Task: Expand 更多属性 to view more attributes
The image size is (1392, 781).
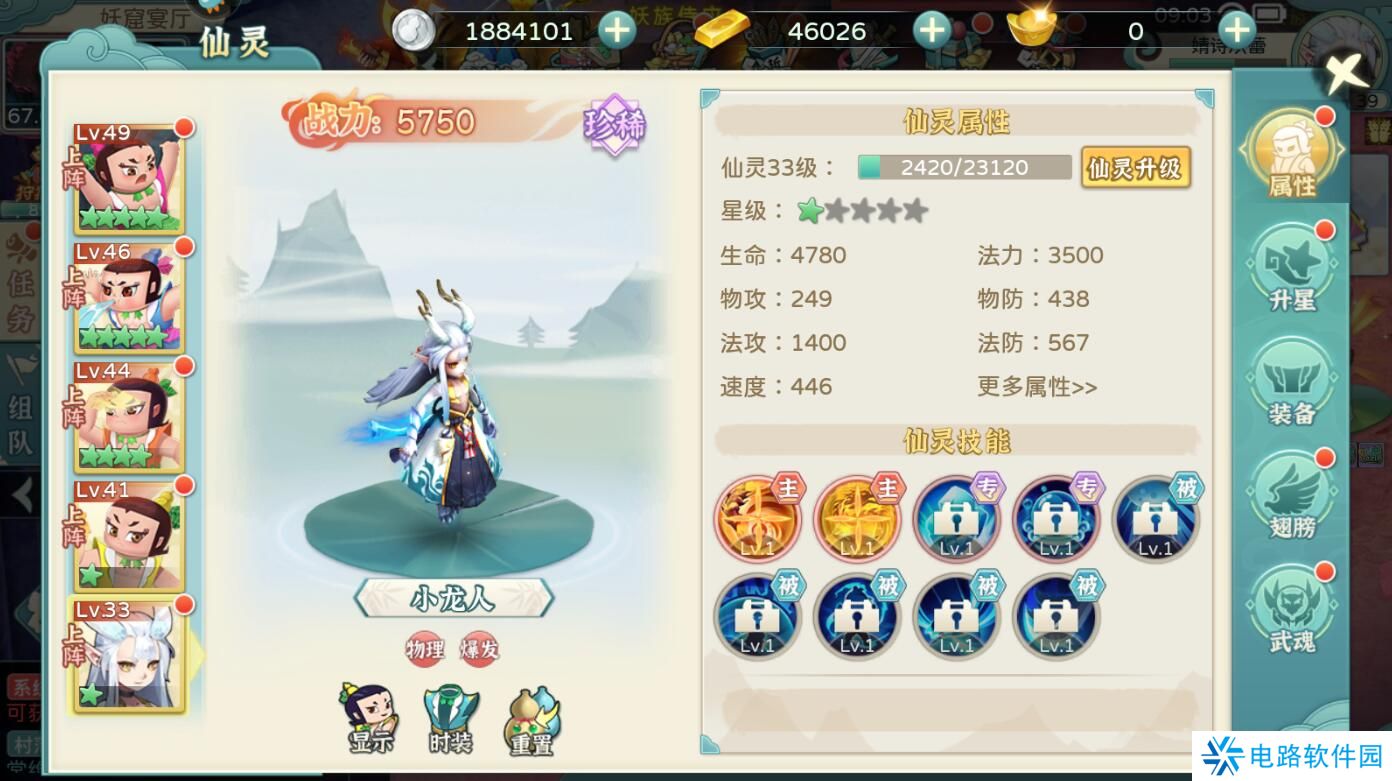Action: (1035, 387)
